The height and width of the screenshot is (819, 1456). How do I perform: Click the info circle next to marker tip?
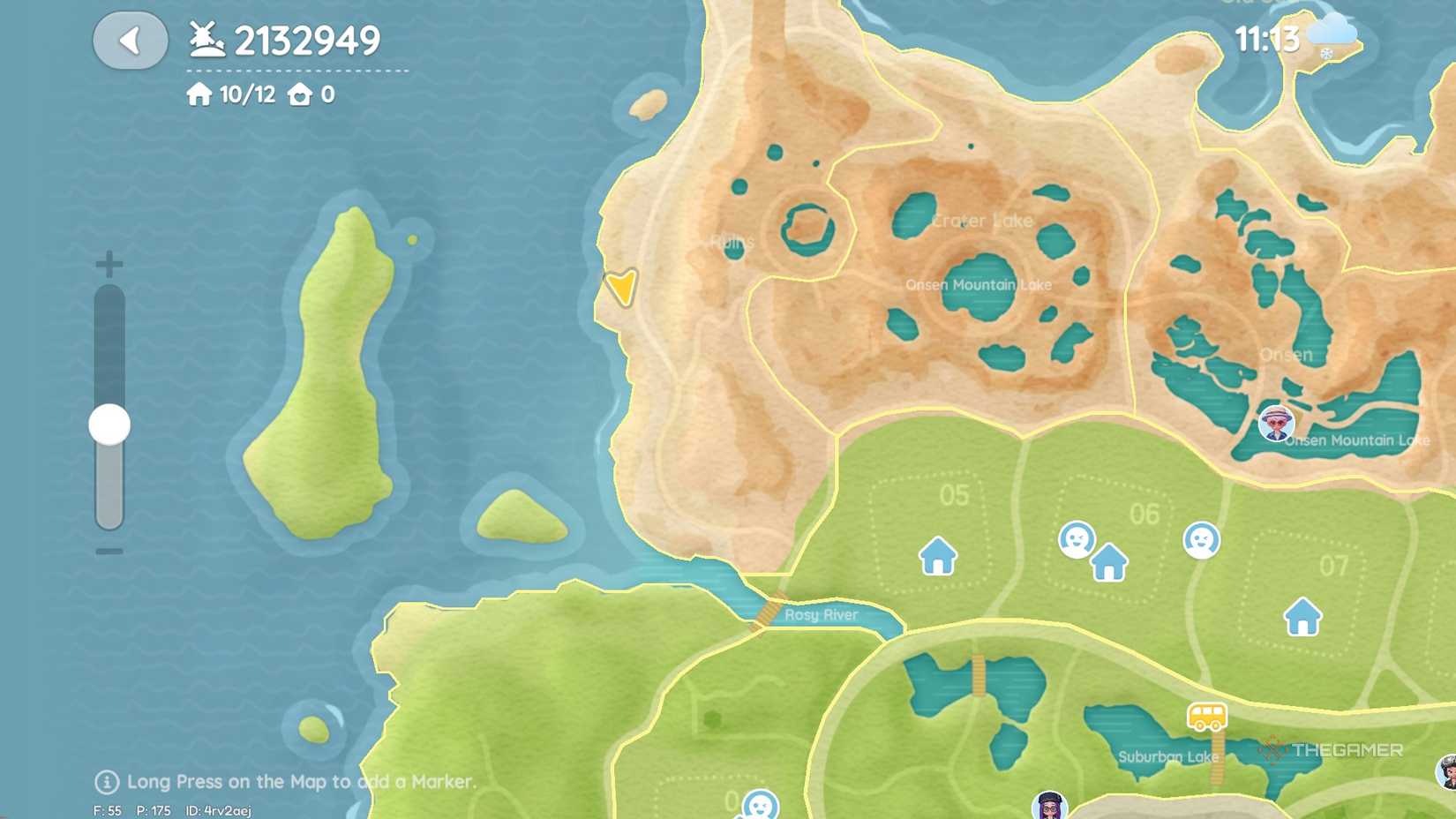(106, 782)
